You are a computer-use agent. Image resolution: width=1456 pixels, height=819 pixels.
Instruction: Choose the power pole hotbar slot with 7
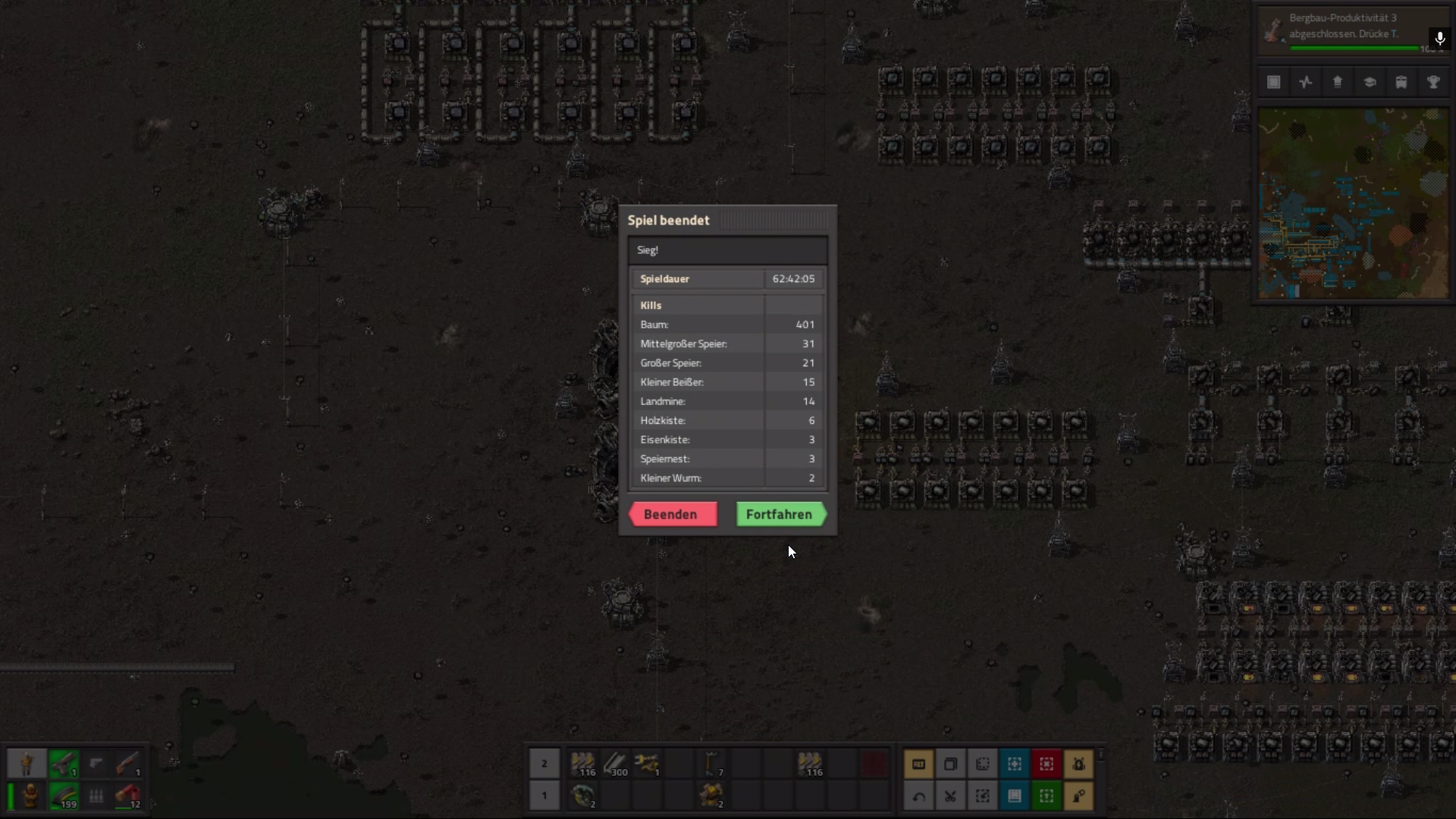[x=711, y=764]
